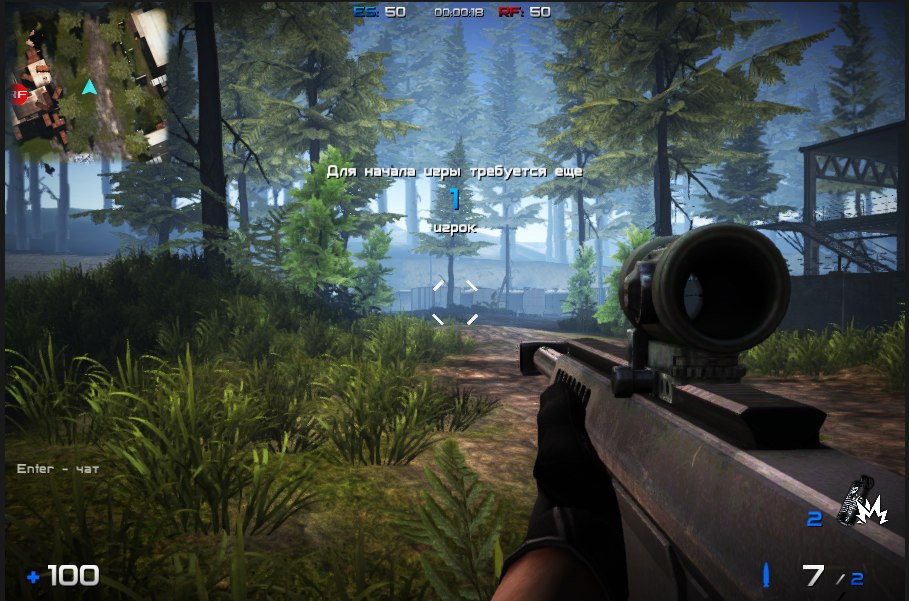Click the minimap in the corner

click(88, 84)
